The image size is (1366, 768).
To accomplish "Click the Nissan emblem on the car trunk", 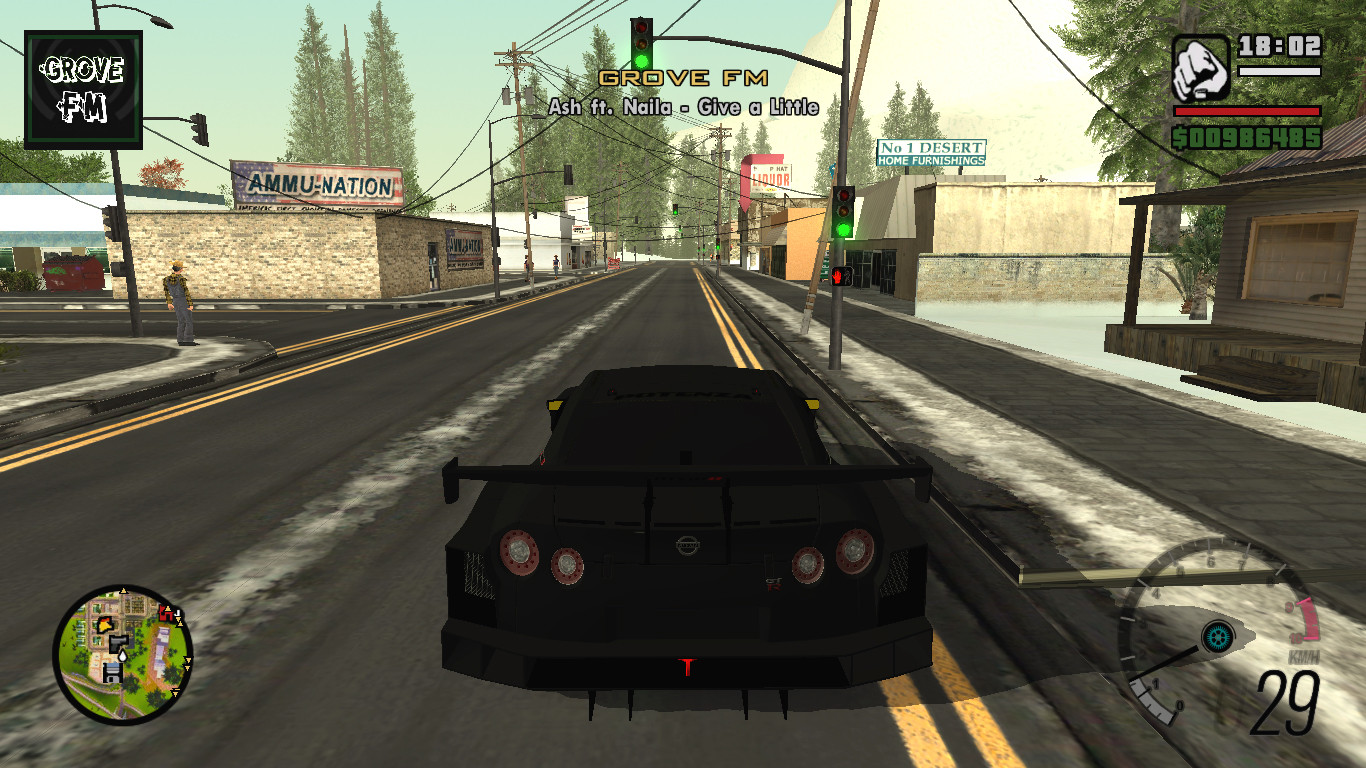I will (x=686, y=543).
